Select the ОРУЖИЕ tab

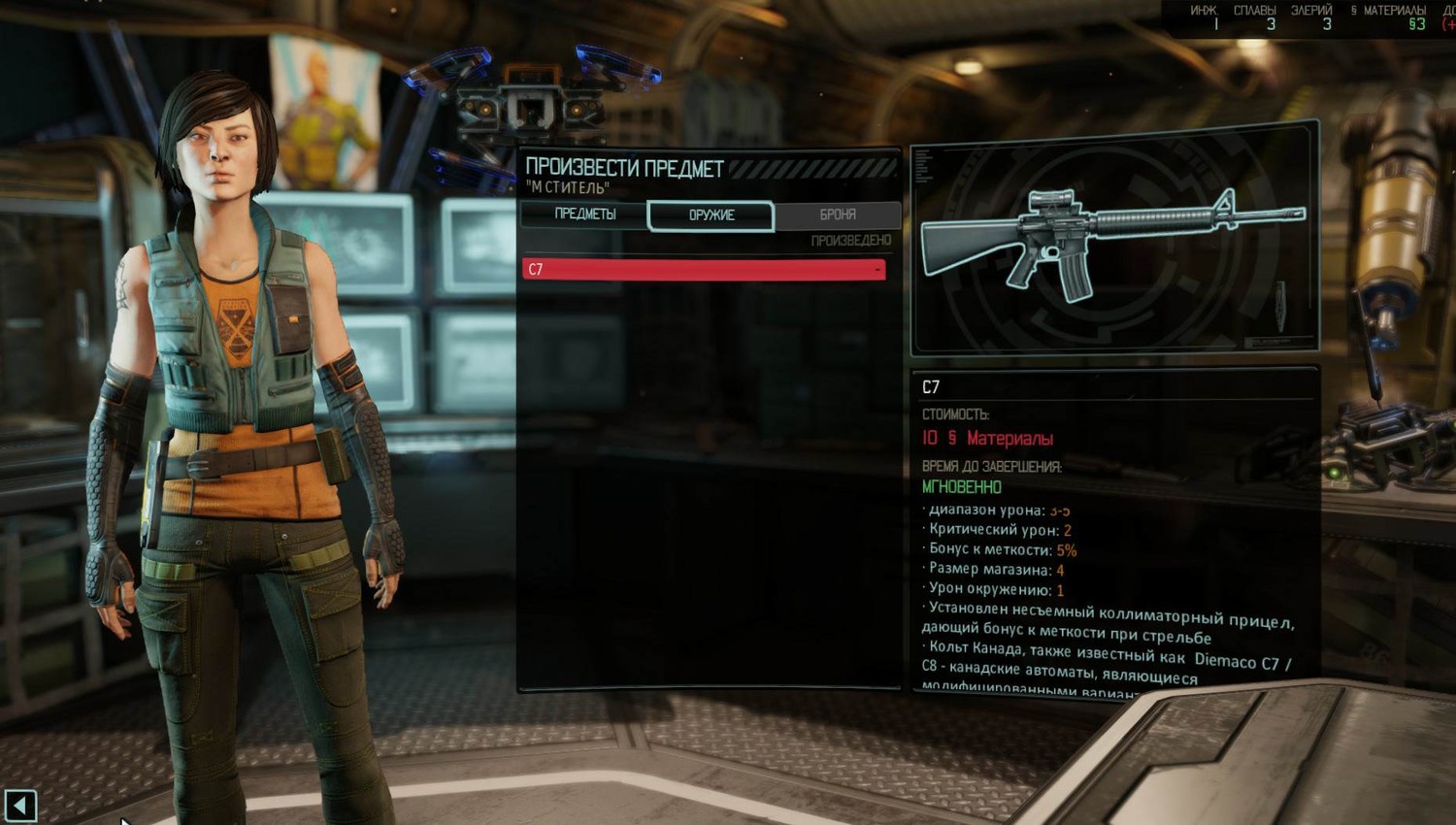(x=711, y=215)
